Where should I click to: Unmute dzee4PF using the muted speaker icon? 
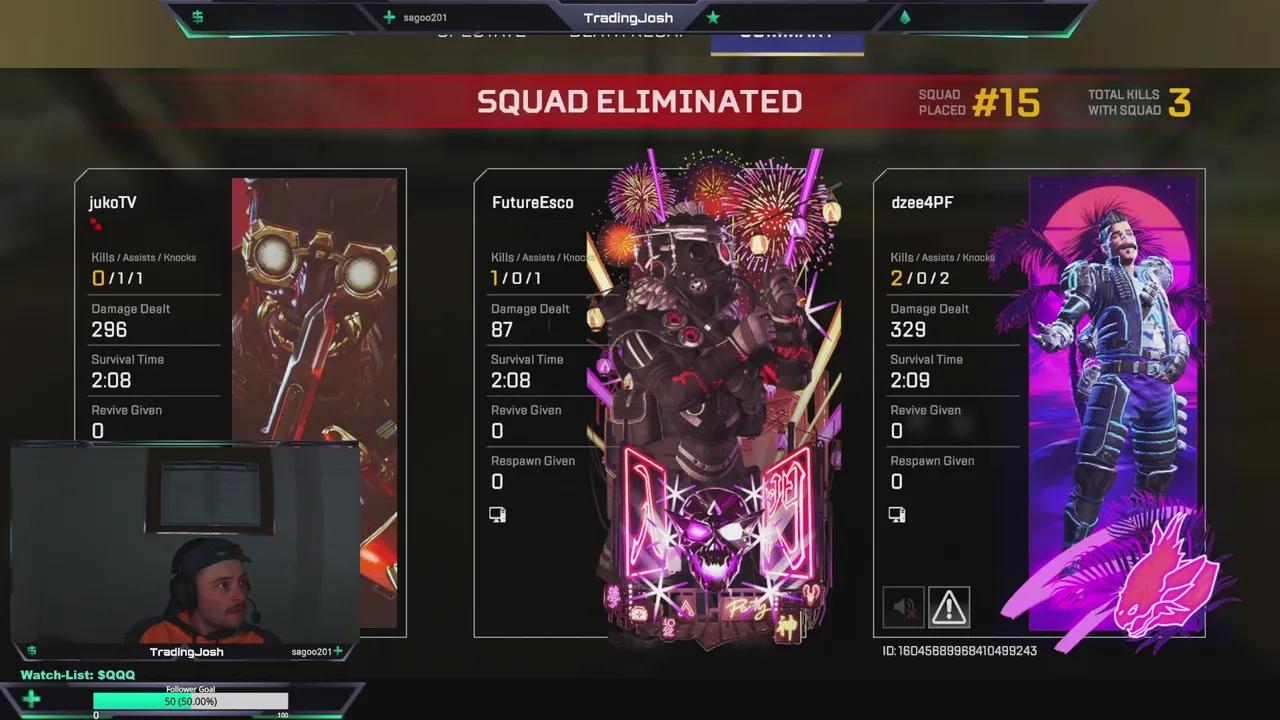[x=903, y=606]
